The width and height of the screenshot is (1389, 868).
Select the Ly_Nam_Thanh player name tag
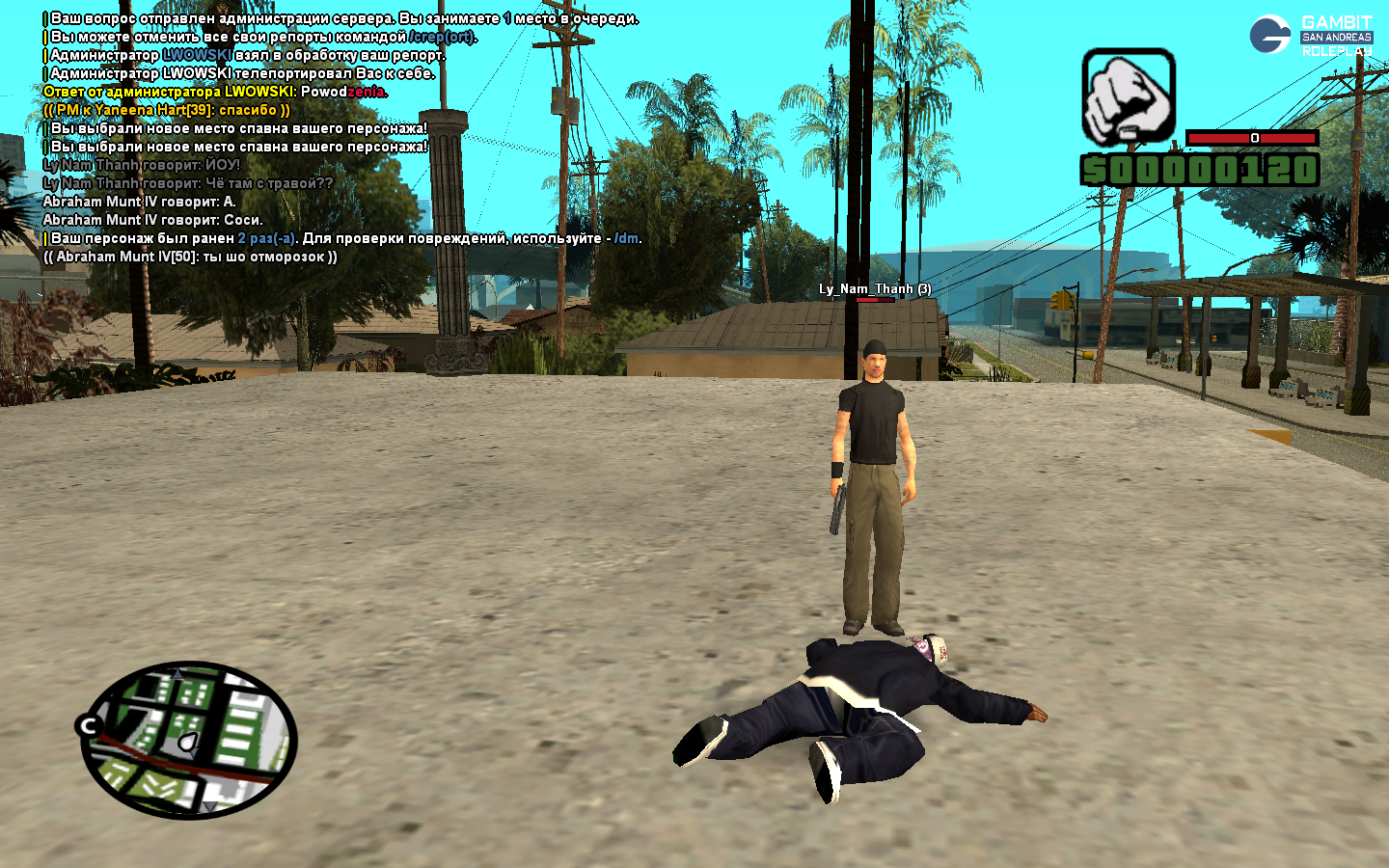874,288
